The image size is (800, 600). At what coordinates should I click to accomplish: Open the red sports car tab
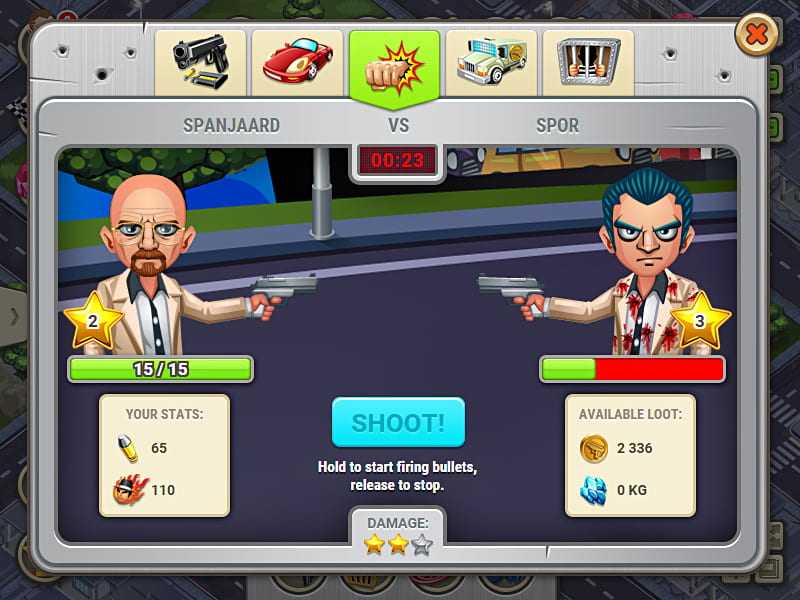pyautogui.click(x=297, y=62)
